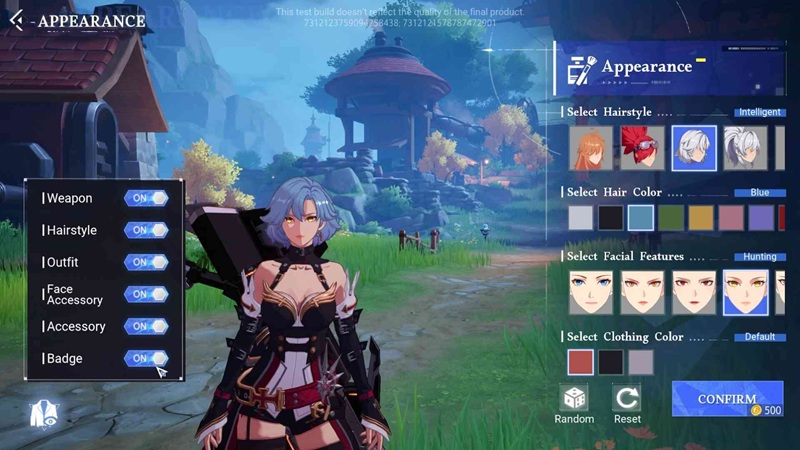Image resolution: width=800 pixels, height=450 pixels.
Task: Choose the yellow hair color swatch
Action: pyautogui.click(x=701, y=217)
